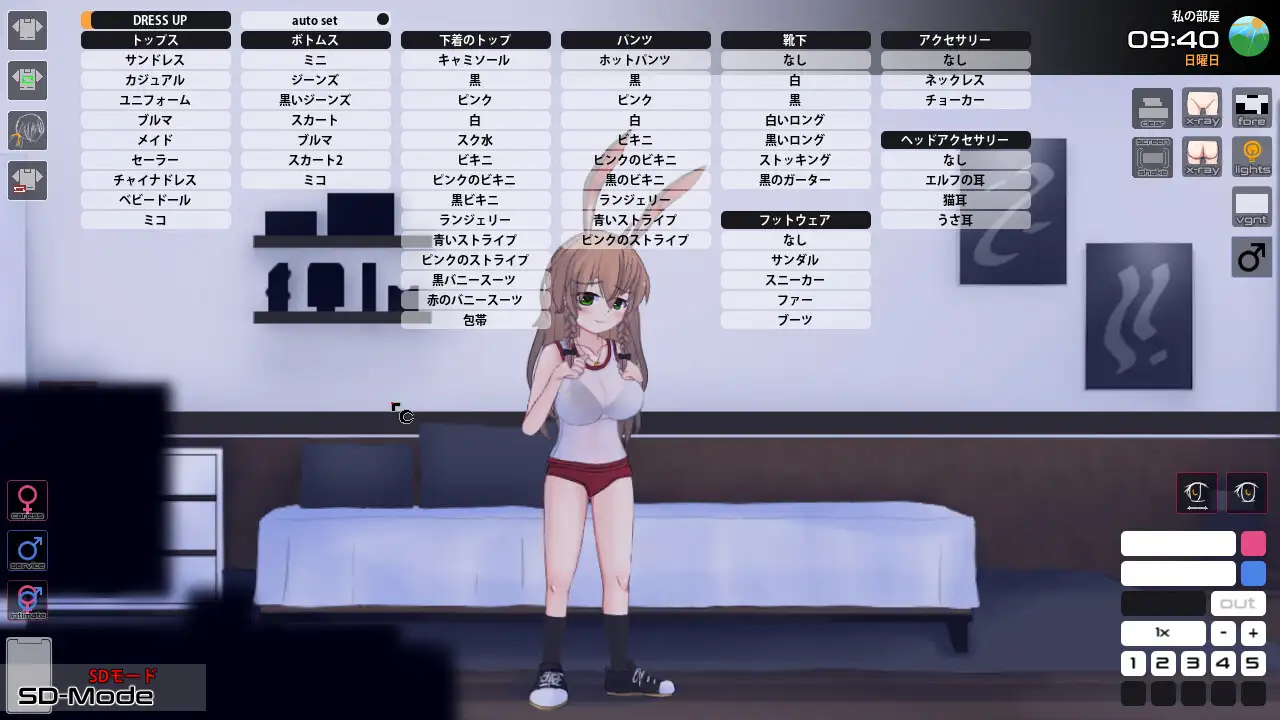Open the フットウェア menu header
The image size is (1280, 720).
coord(795,219)
